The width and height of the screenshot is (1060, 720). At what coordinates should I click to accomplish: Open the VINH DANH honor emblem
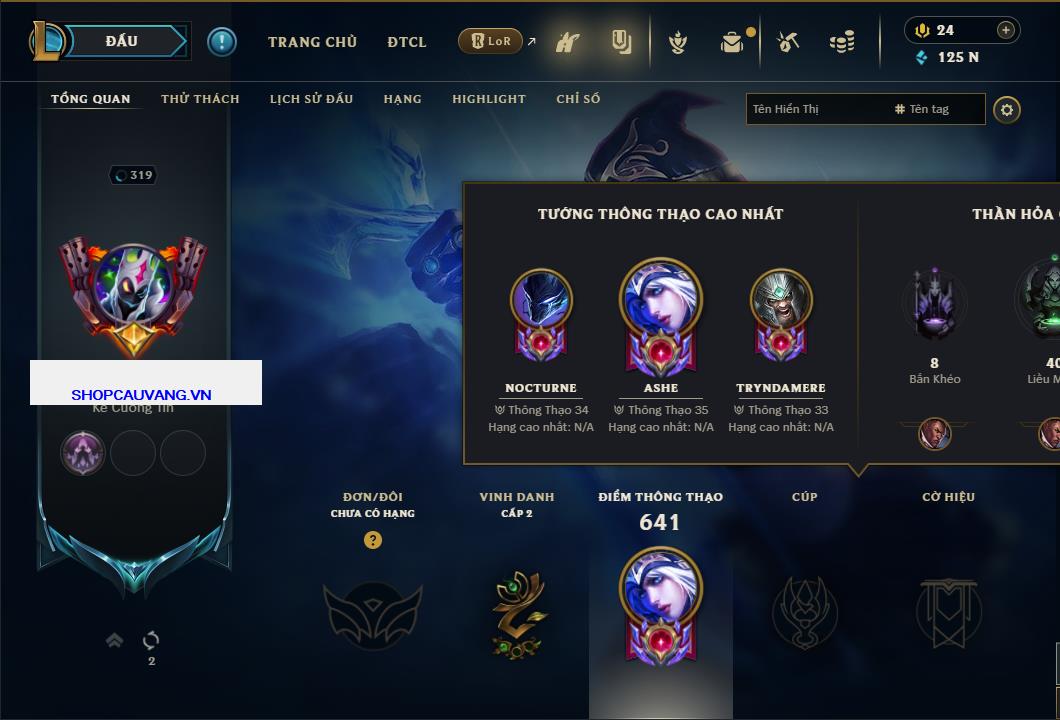pyautogui.click(x=517, y=614)
